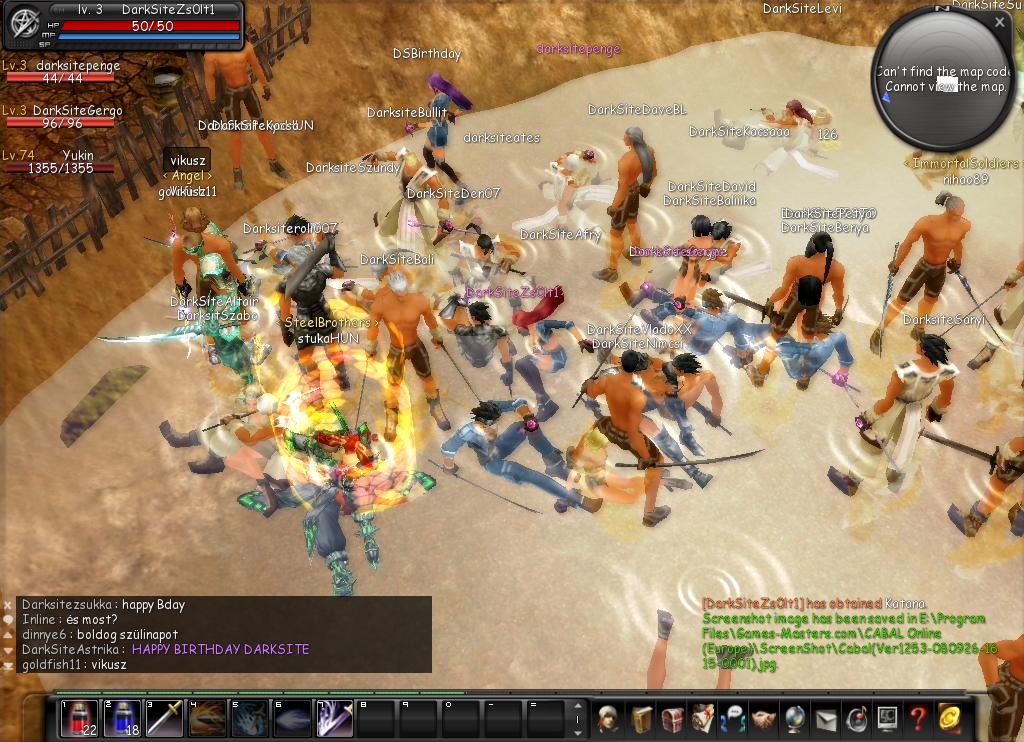Click the circular minimap
The image size is (1024, 742).
940,80
